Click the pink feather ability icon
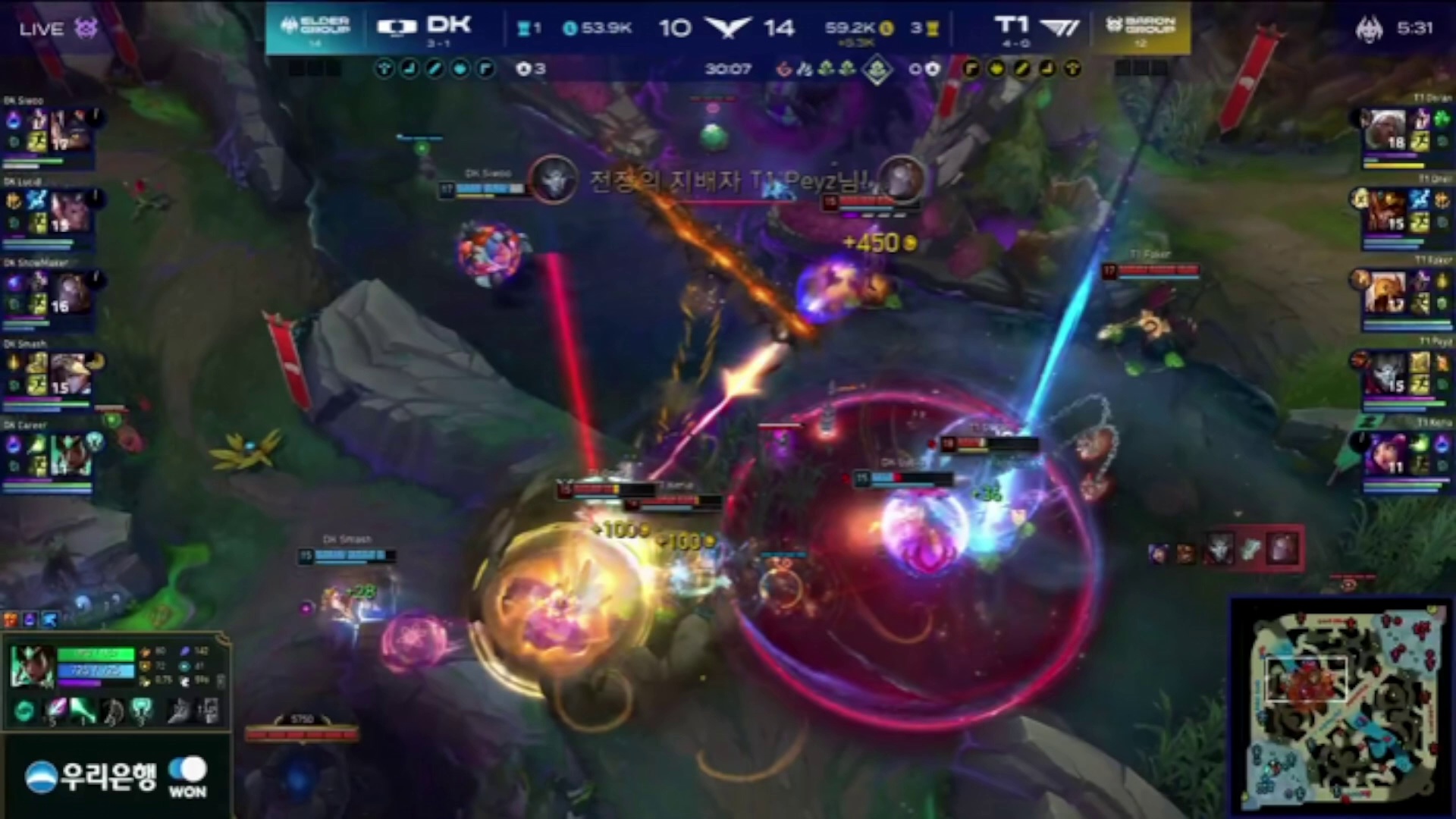This screenshot has height=819, width=1456. [55, 711]
